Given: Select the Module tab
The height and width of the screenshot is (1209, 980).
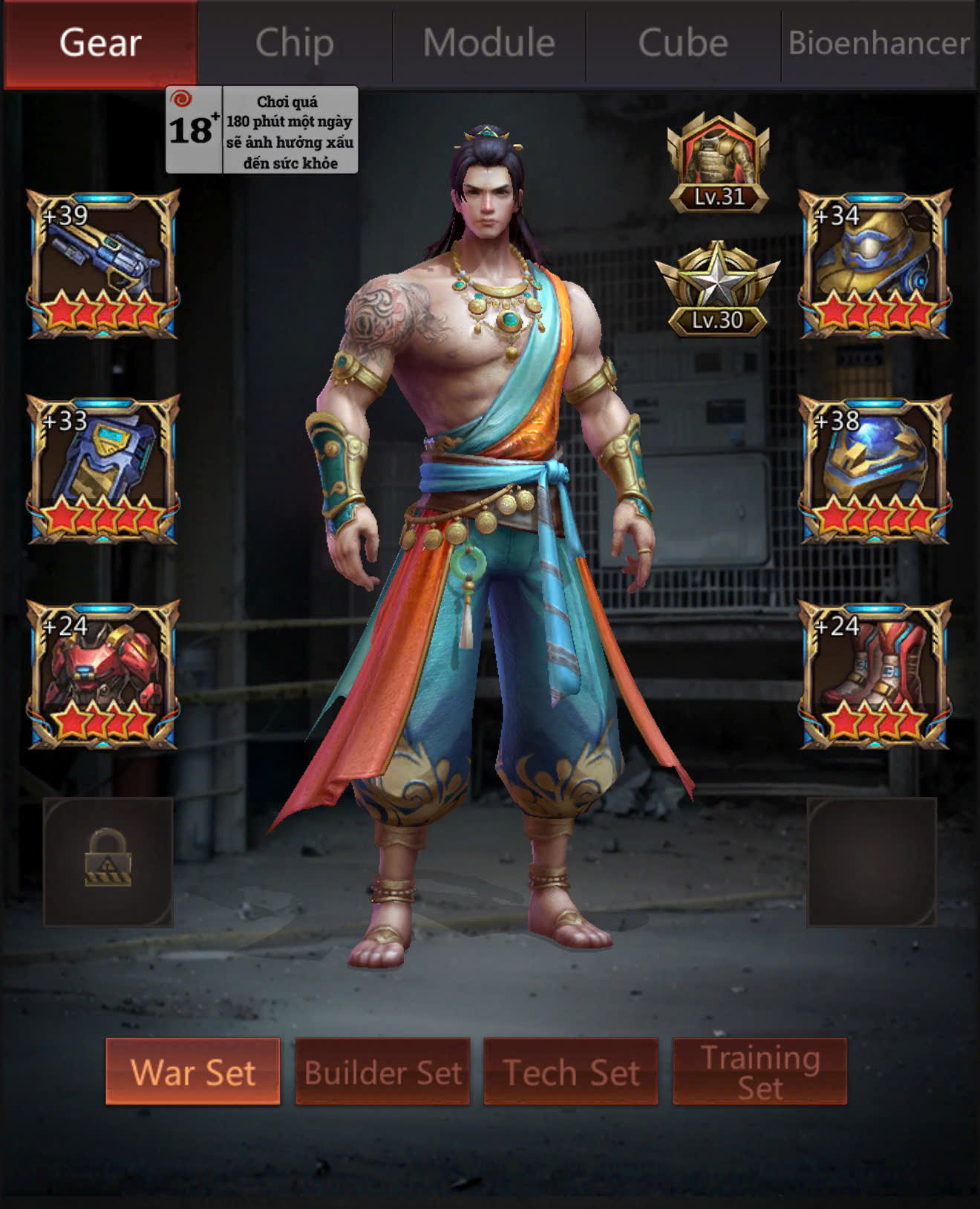Looking at the screenshot, I should 489,43.
